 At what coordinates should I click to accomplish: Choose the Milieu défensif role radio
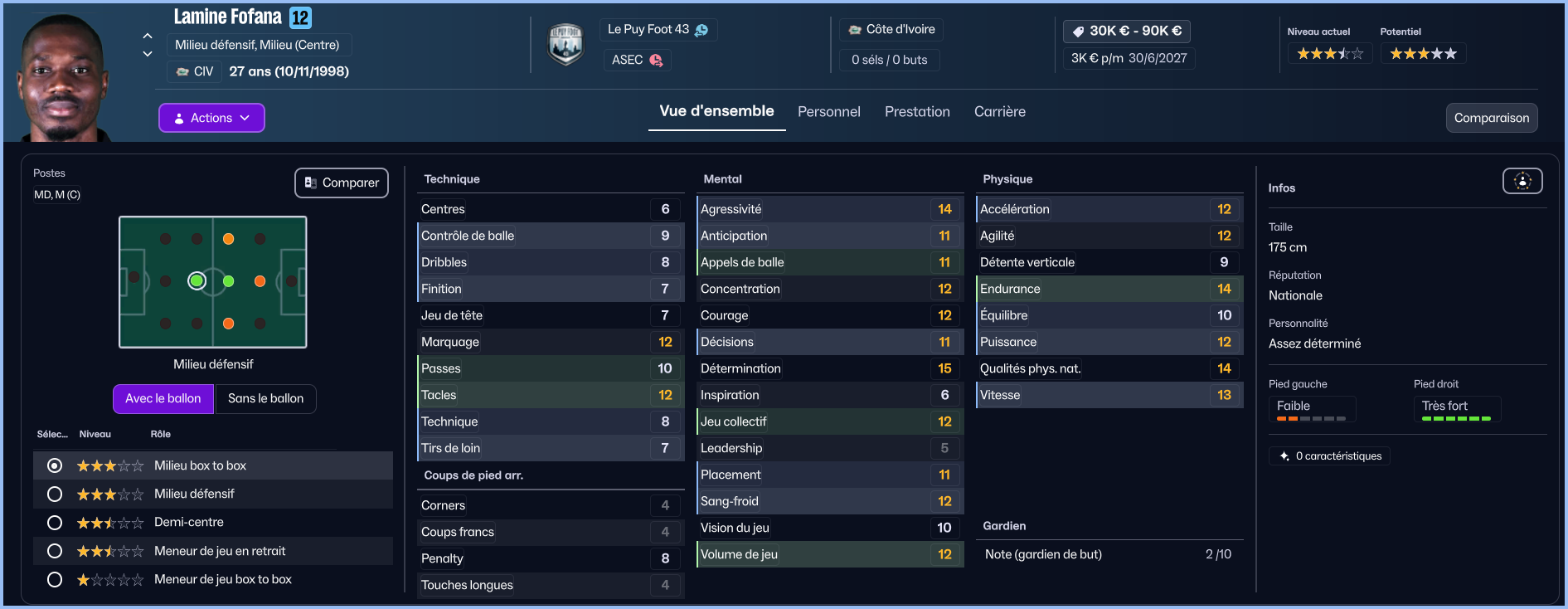(x=55, y=495)
